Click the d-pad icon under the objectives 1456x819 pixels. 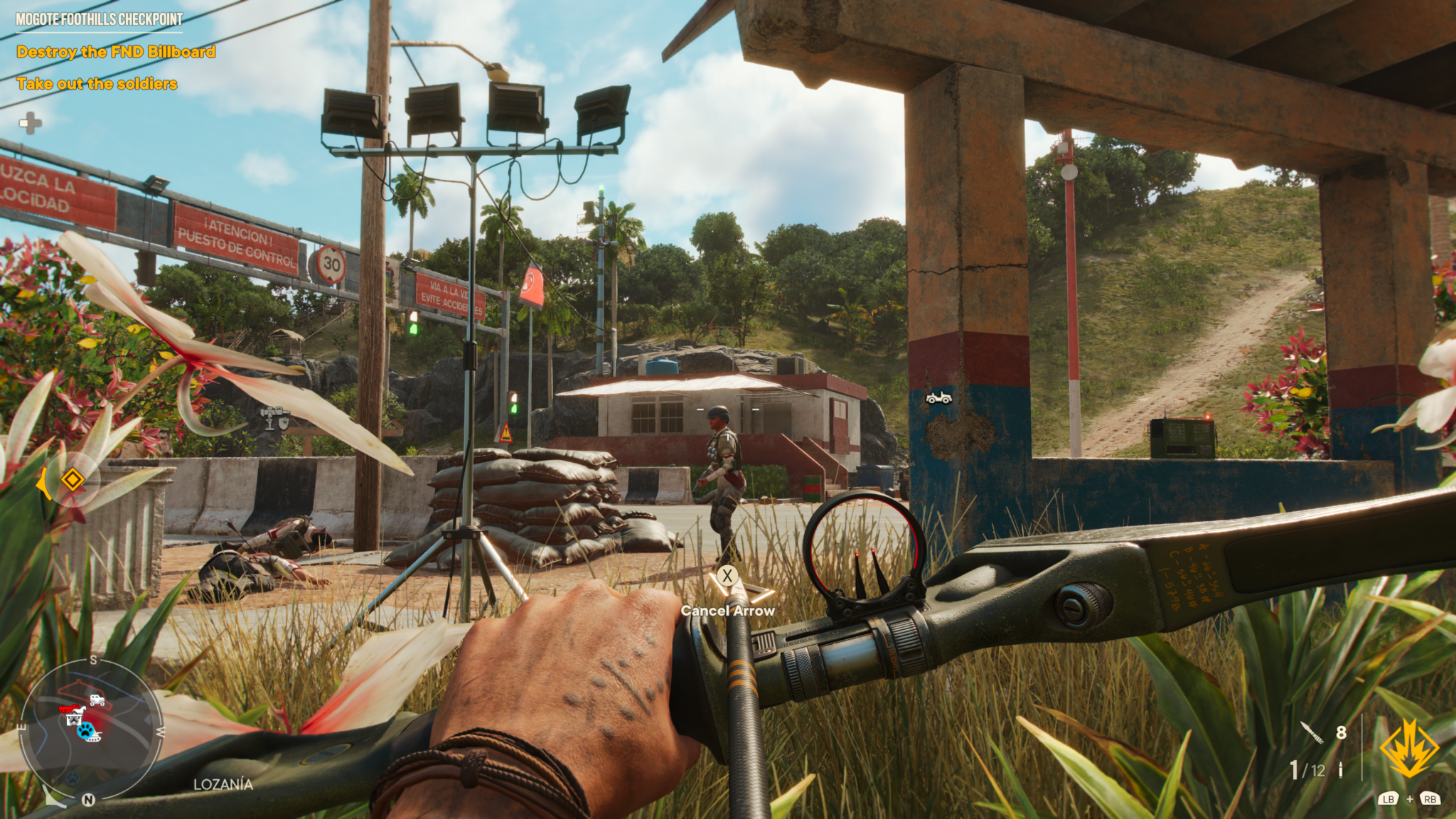pos(30,123)
